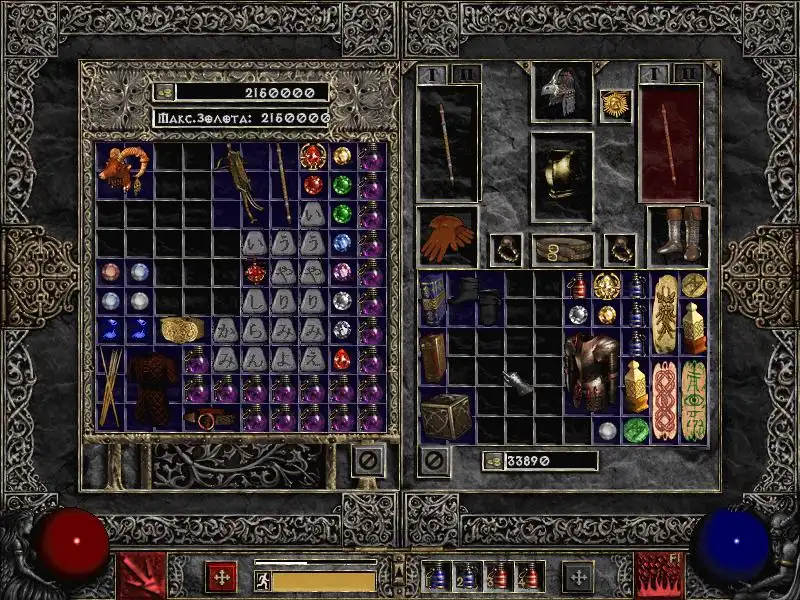The image size is (800, 600).
Task: Pick up the green gem in inventory
Action: [636, 431]
